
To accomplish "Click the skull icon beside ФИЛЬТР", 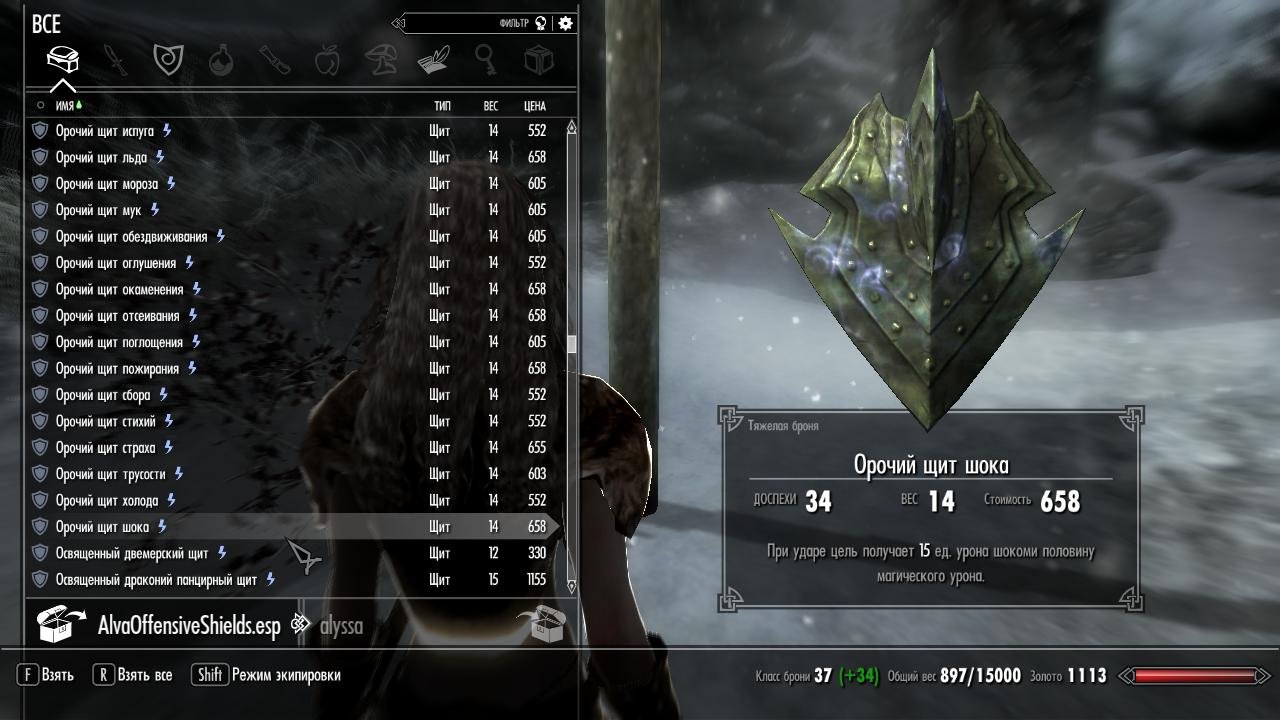I will [541, 22].
